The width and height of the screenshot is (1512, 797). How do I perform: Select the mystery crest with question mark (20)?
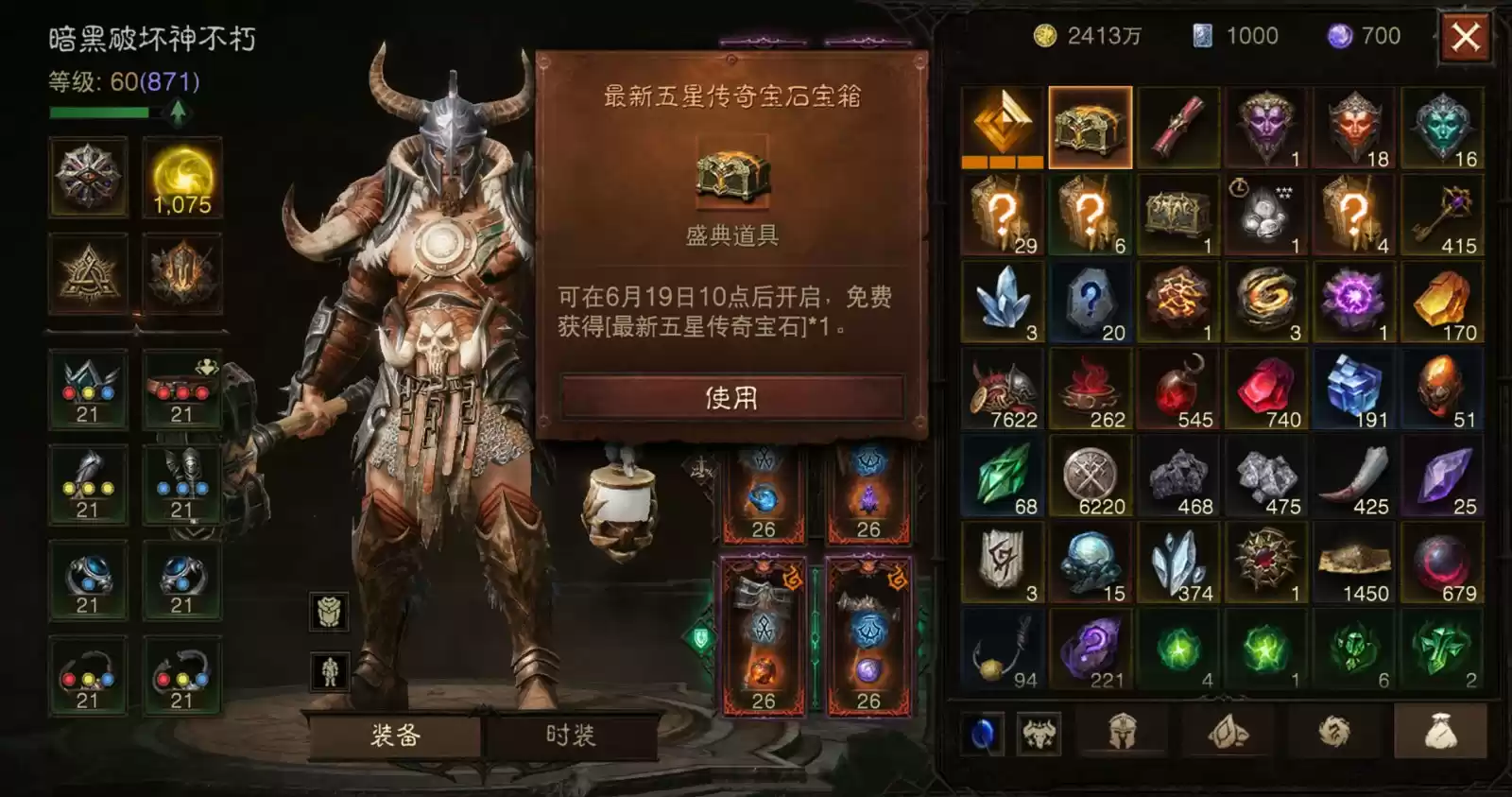(x=1092, y=301)
